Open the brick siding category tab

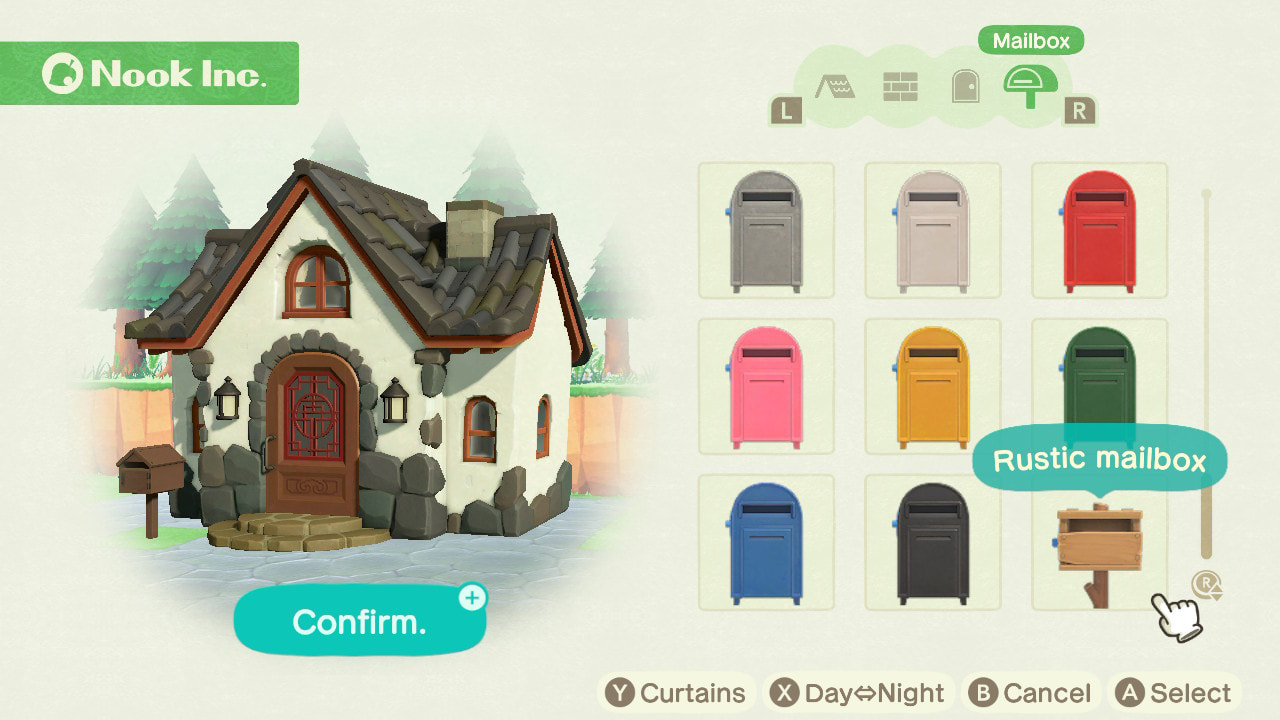900,87
